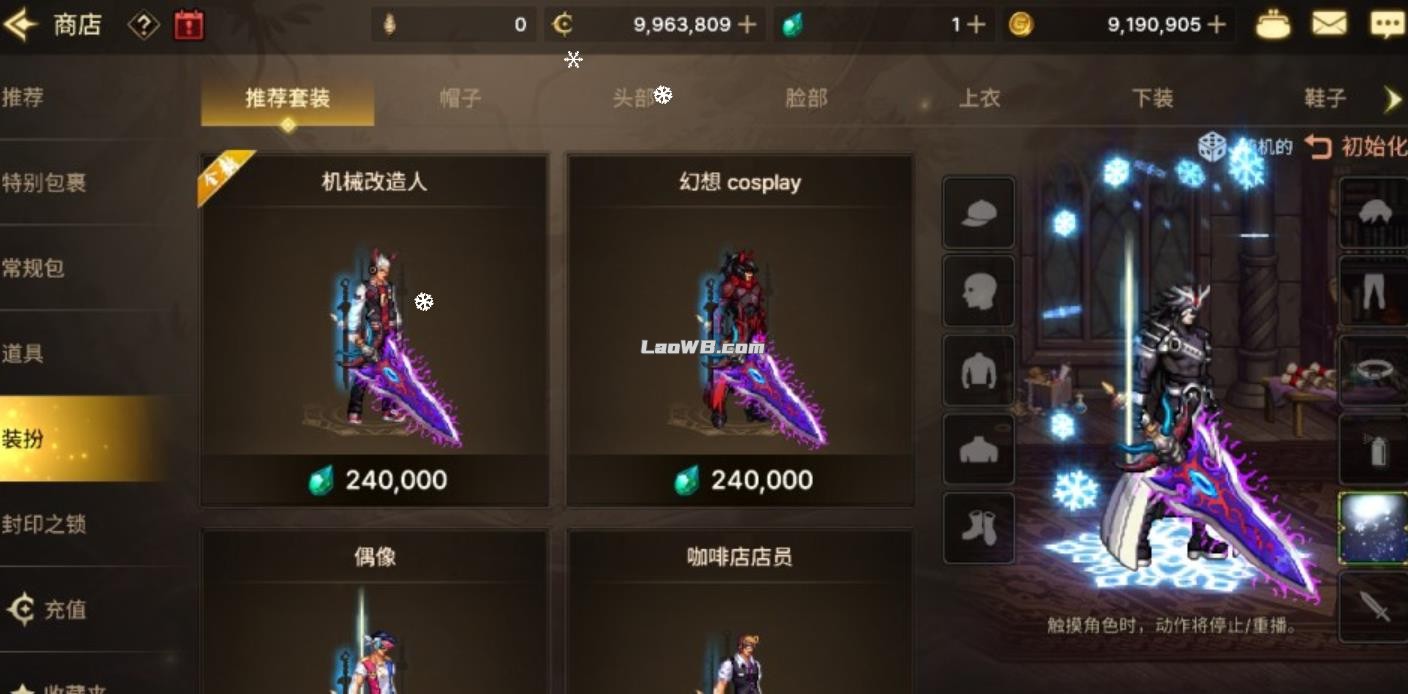
Task: Open the 封印之锁 category
Action: tap(45, 524)
